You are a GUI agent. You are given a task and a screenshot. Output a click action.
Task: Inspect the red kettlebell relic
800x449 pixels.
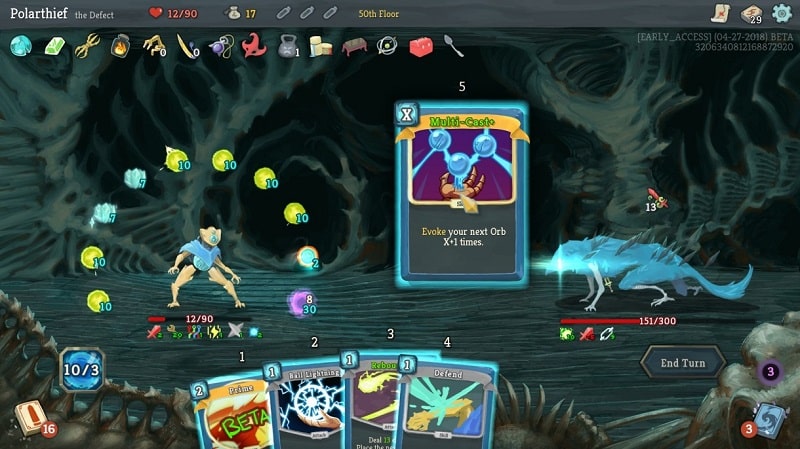[x=287, y=46]
